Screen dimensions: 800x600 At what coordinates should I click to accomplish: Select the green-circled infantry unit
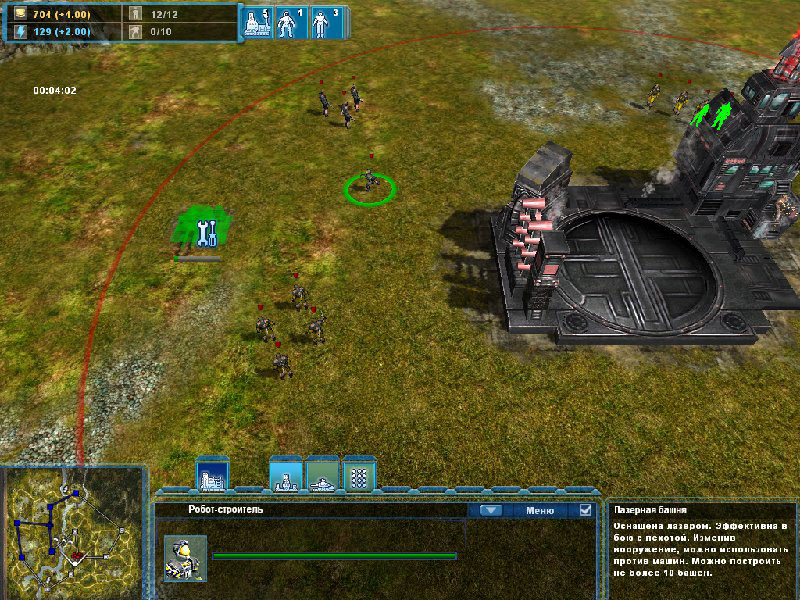369,182
